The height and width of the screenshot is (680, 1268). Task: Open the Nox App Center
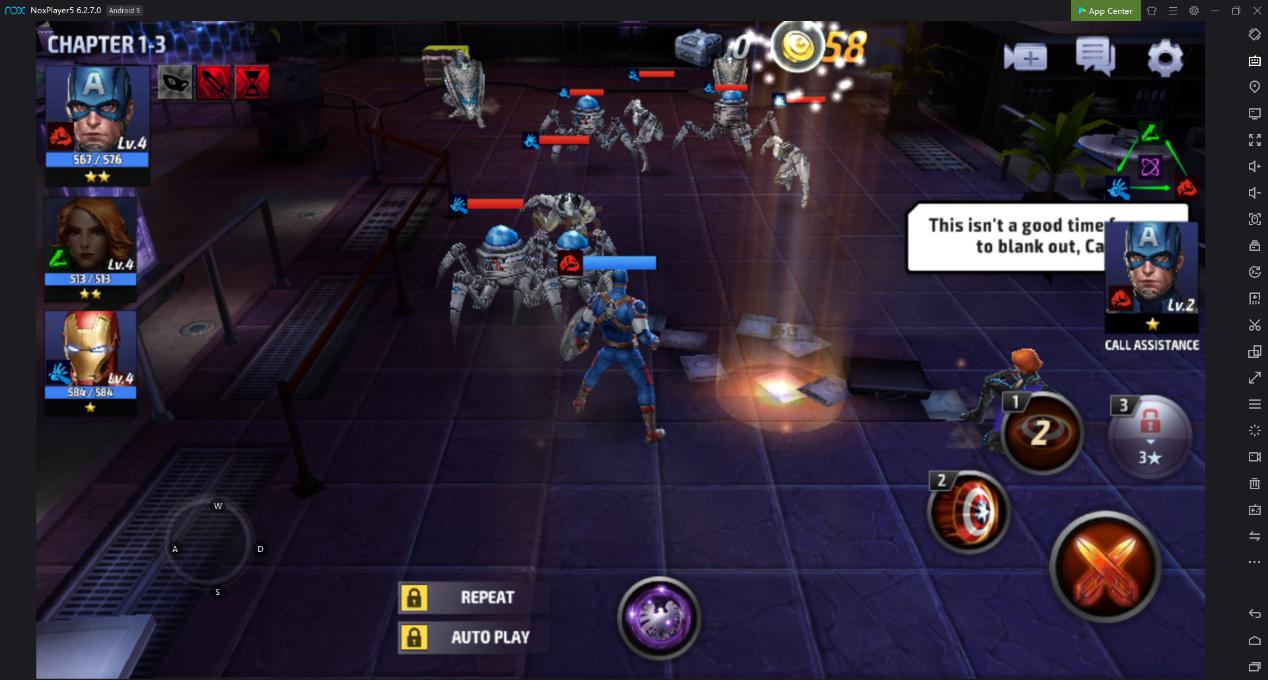pos(1105,11)
